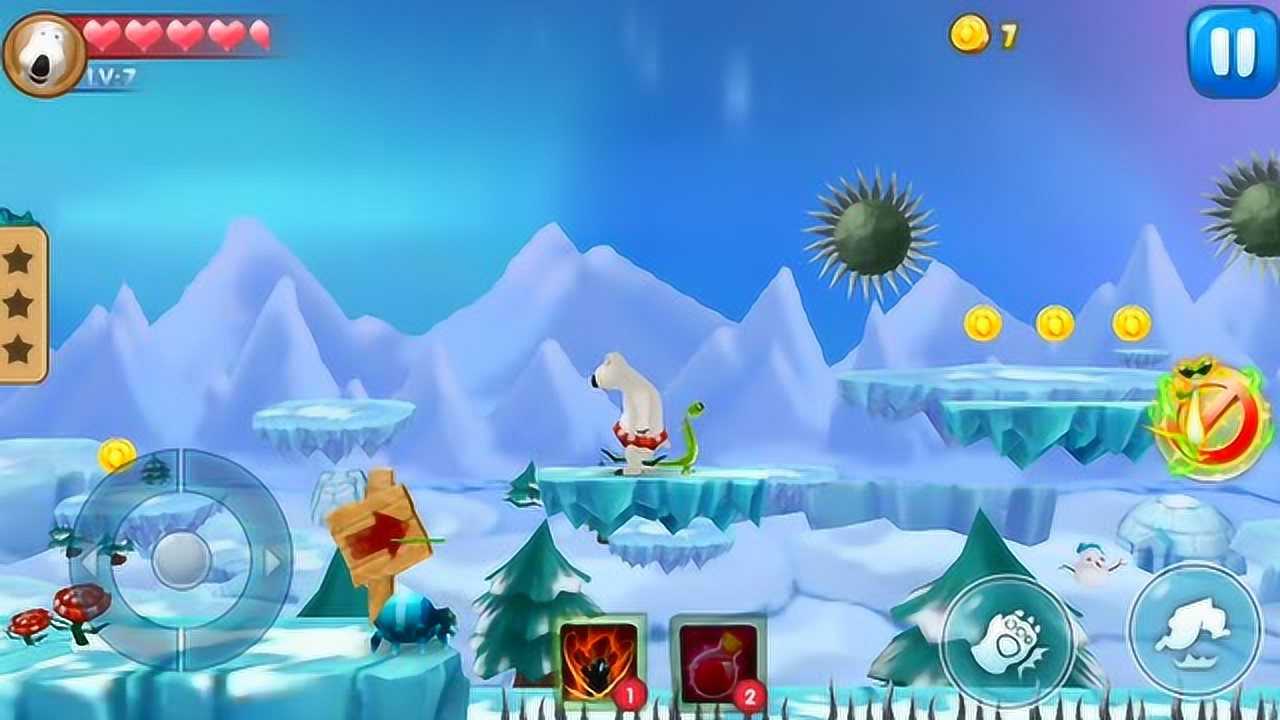This screenshot has height=720, width=1280.
Task: Tap the bear jump action button
Action: coord(1195,629)
